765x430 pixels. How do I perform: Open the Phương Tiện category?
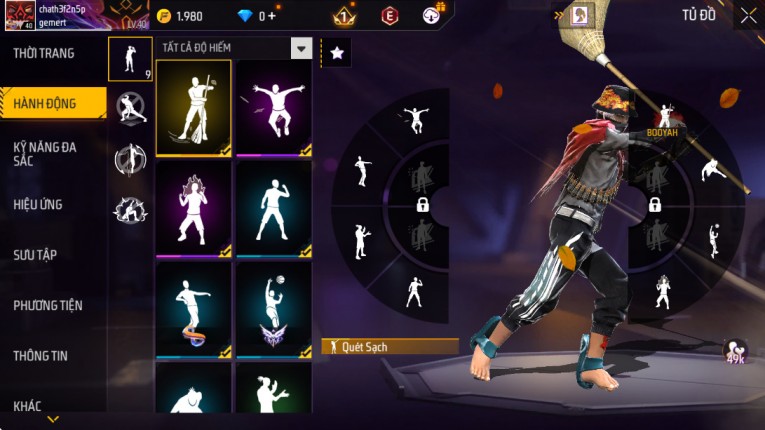click(48, 305)
